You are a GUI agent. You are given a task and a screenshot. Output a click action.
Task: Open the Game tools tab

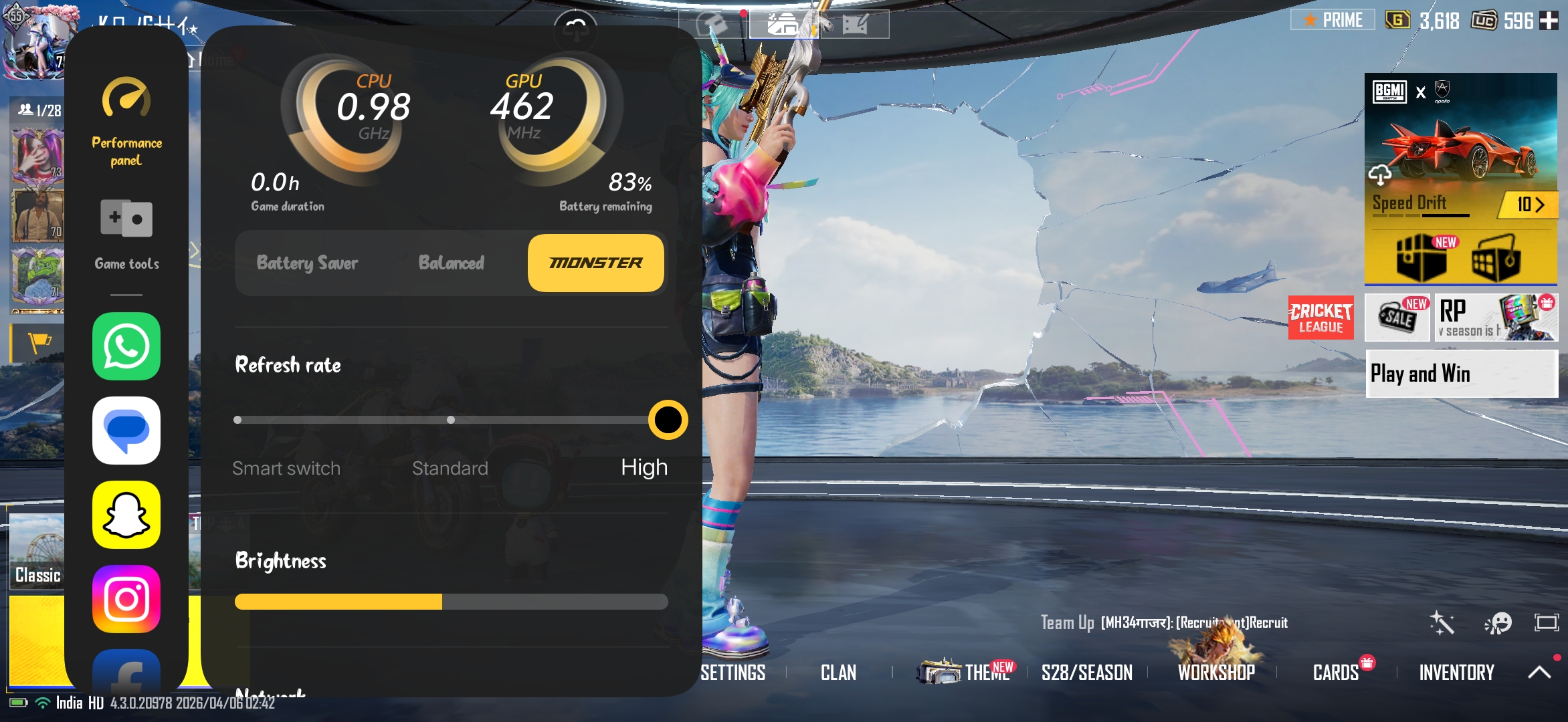click(126, 234)
